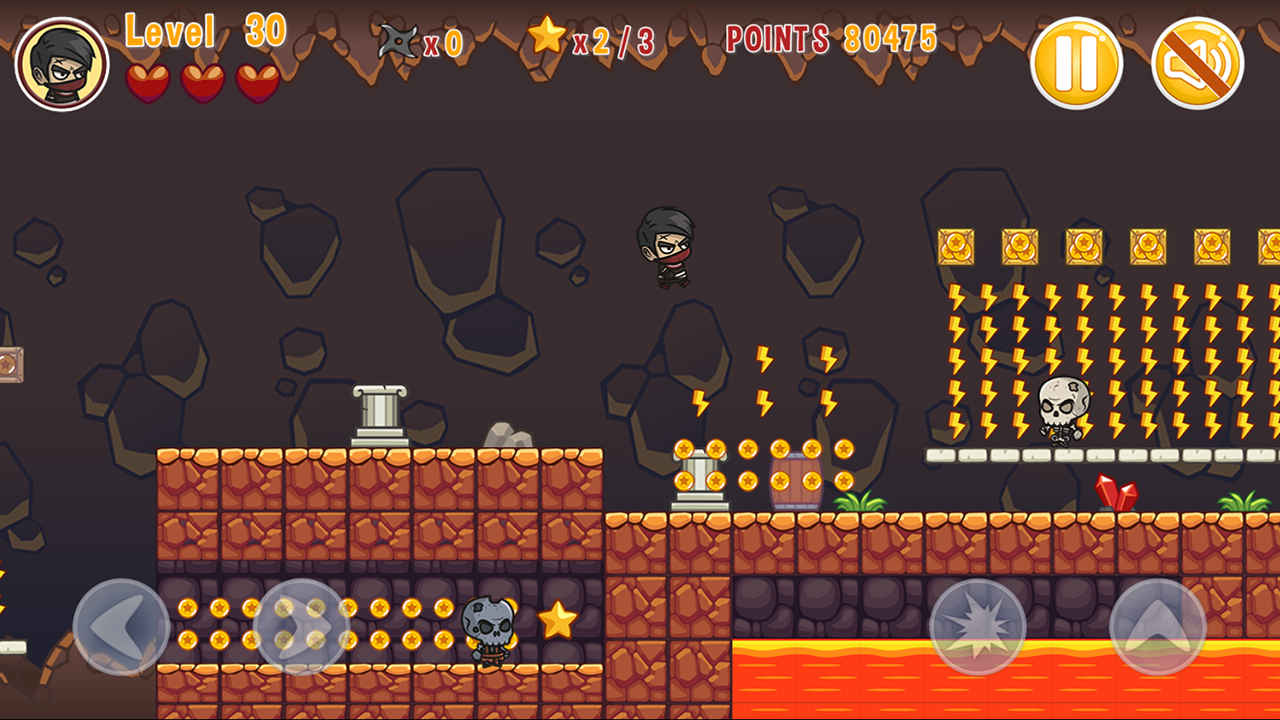Toggle the sound mute button
The image size is (1280, 720).
click(1197, 63)
